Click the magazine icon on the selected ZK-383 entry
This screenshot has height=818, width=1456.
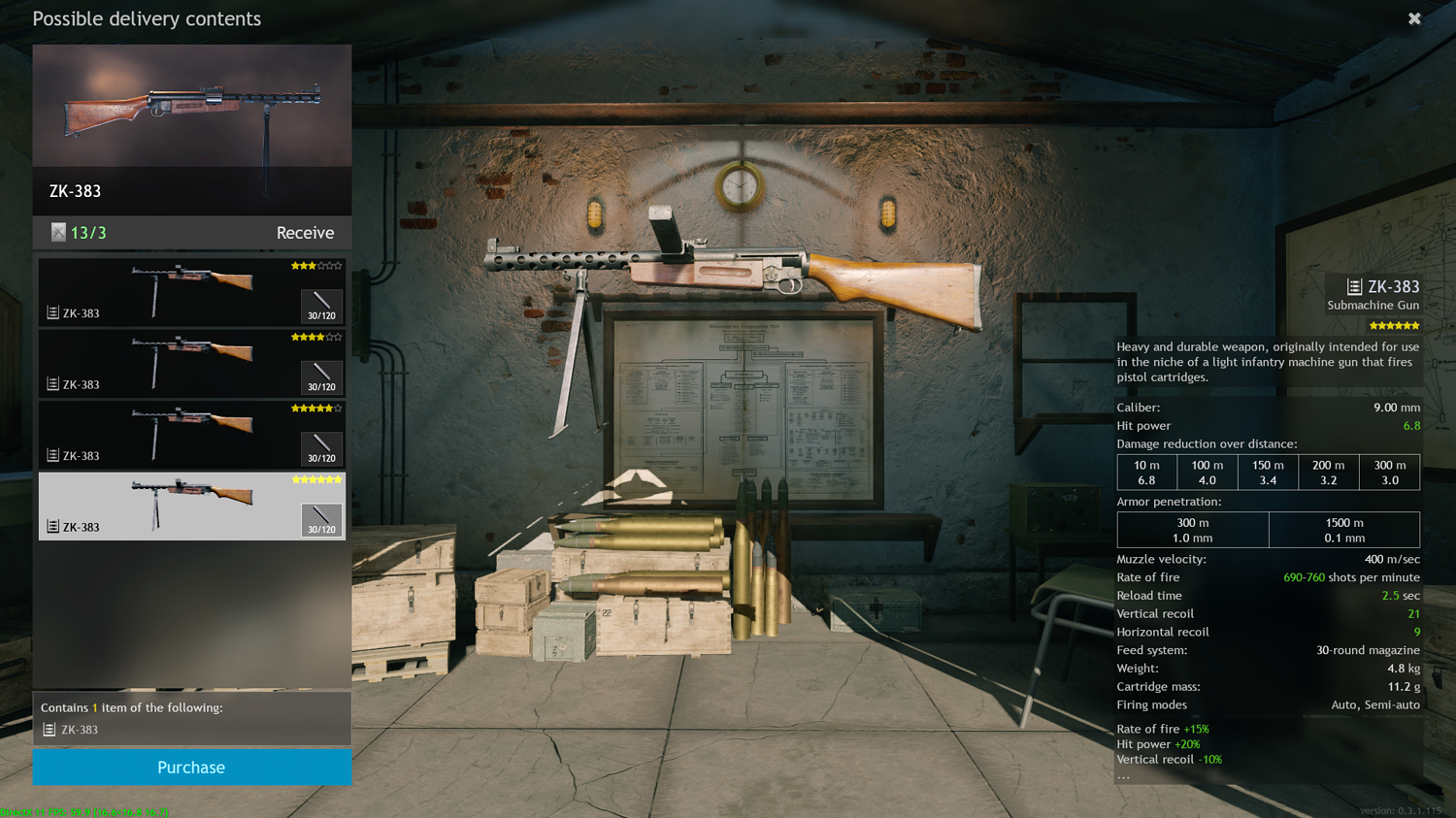tap(50, 524)
